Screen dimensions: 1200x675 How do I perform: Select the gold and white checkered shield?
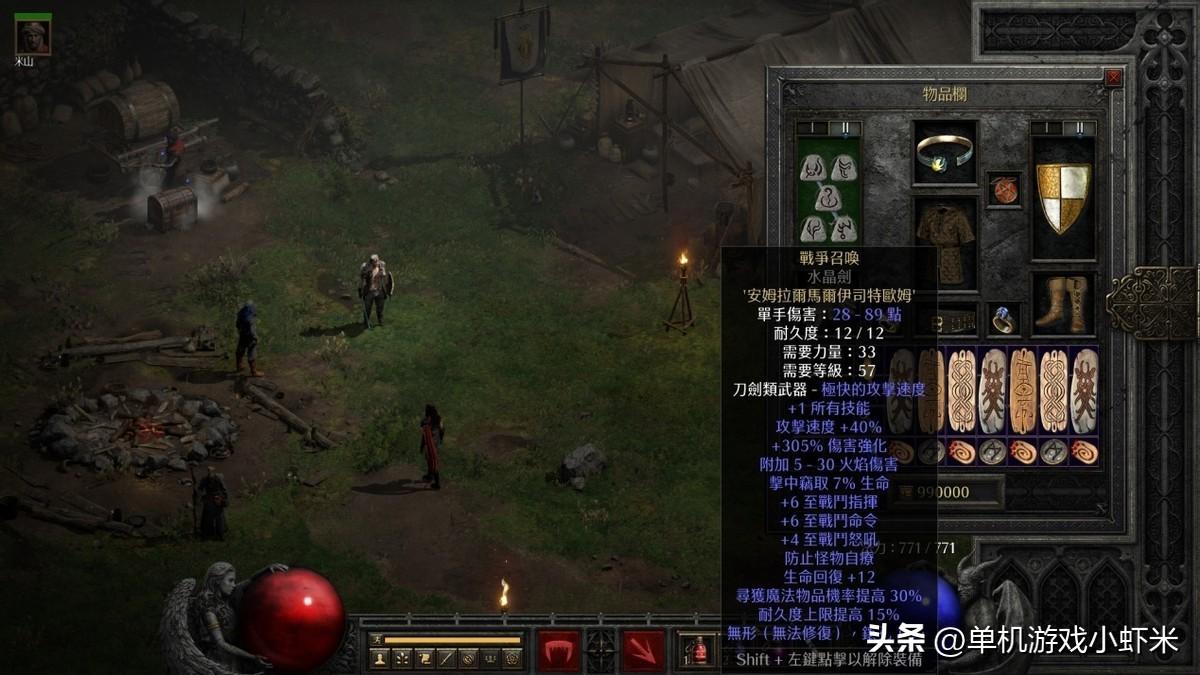tap(1063, 198)
